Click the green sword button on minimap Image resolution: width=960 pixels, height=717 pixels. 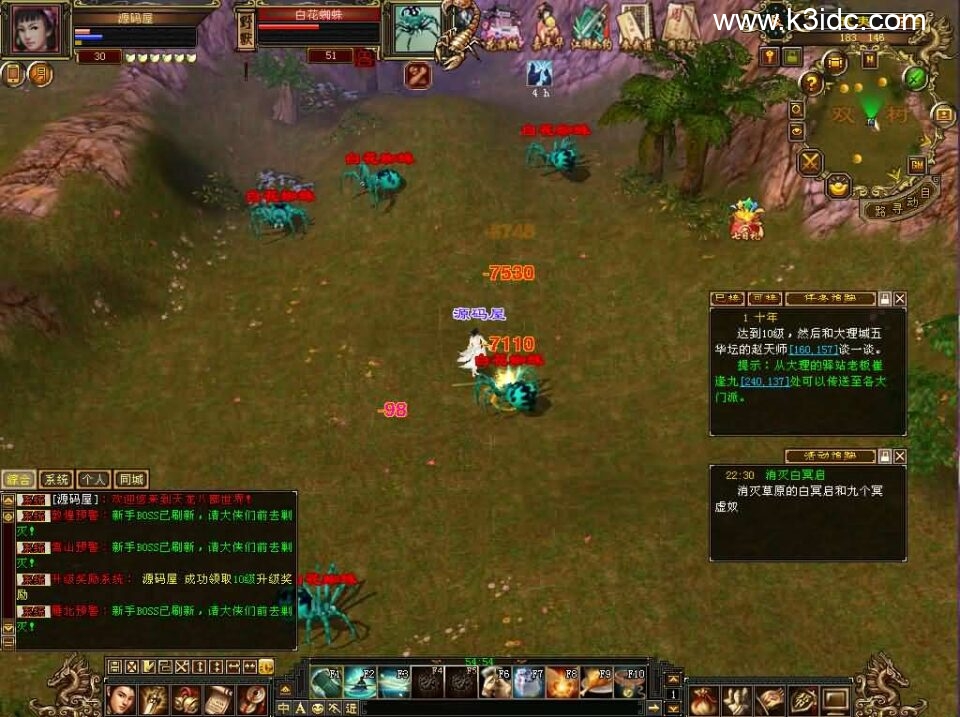[x=915, y=76]
